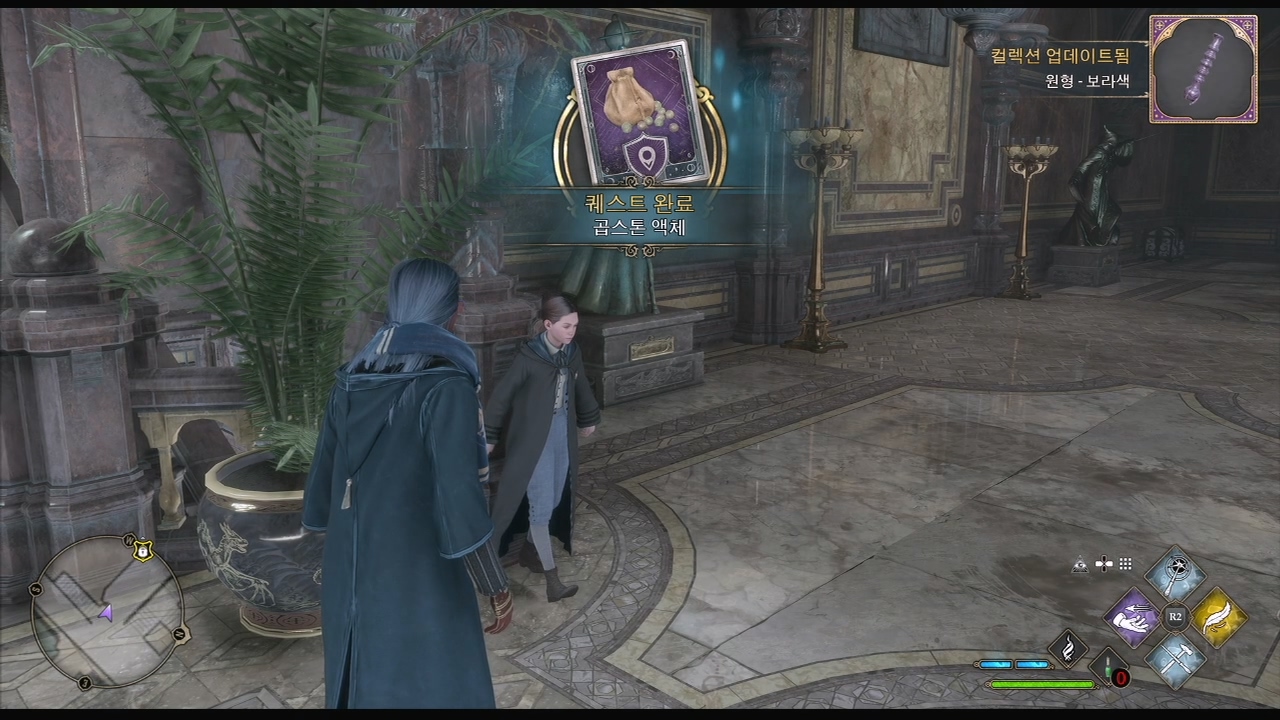Screen dimensions: 1280x720
Task: View the quest complete reward card
Action: (x=634, y=113)
